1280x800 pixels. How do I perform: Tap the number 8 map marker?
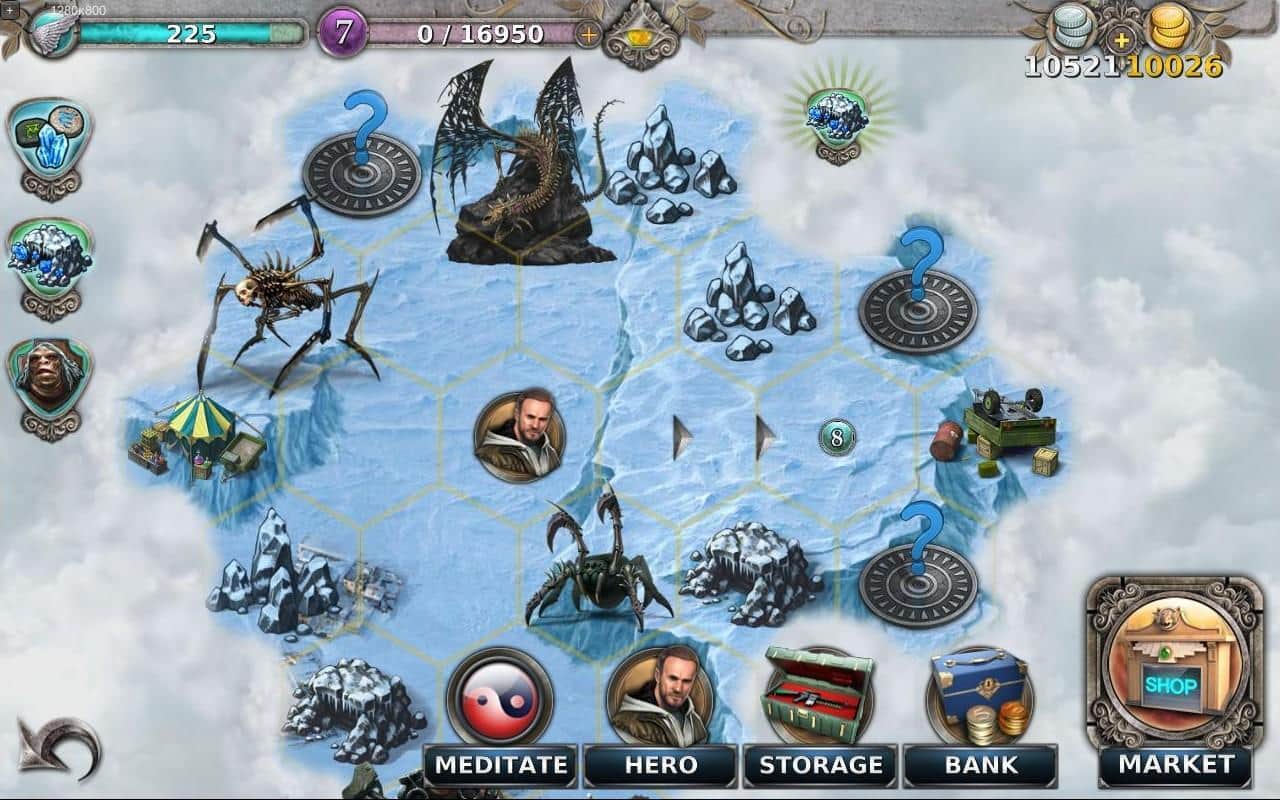pyautogui.click(x=837, y=437)
